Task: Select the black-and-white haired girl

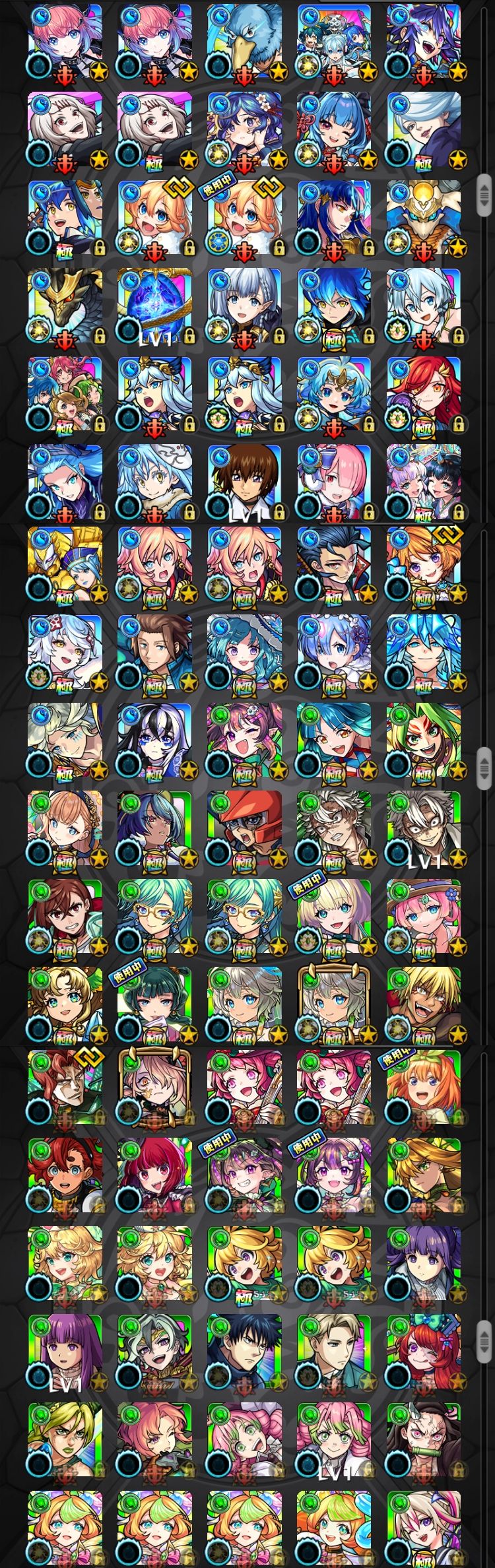Action: pos(154,740)
